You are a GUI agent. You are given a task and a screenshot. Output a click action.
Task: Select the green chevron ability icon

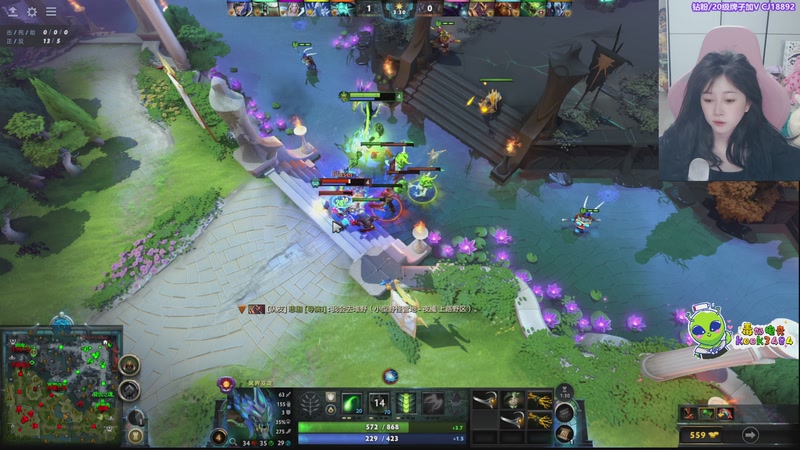[x=406, y=403]
